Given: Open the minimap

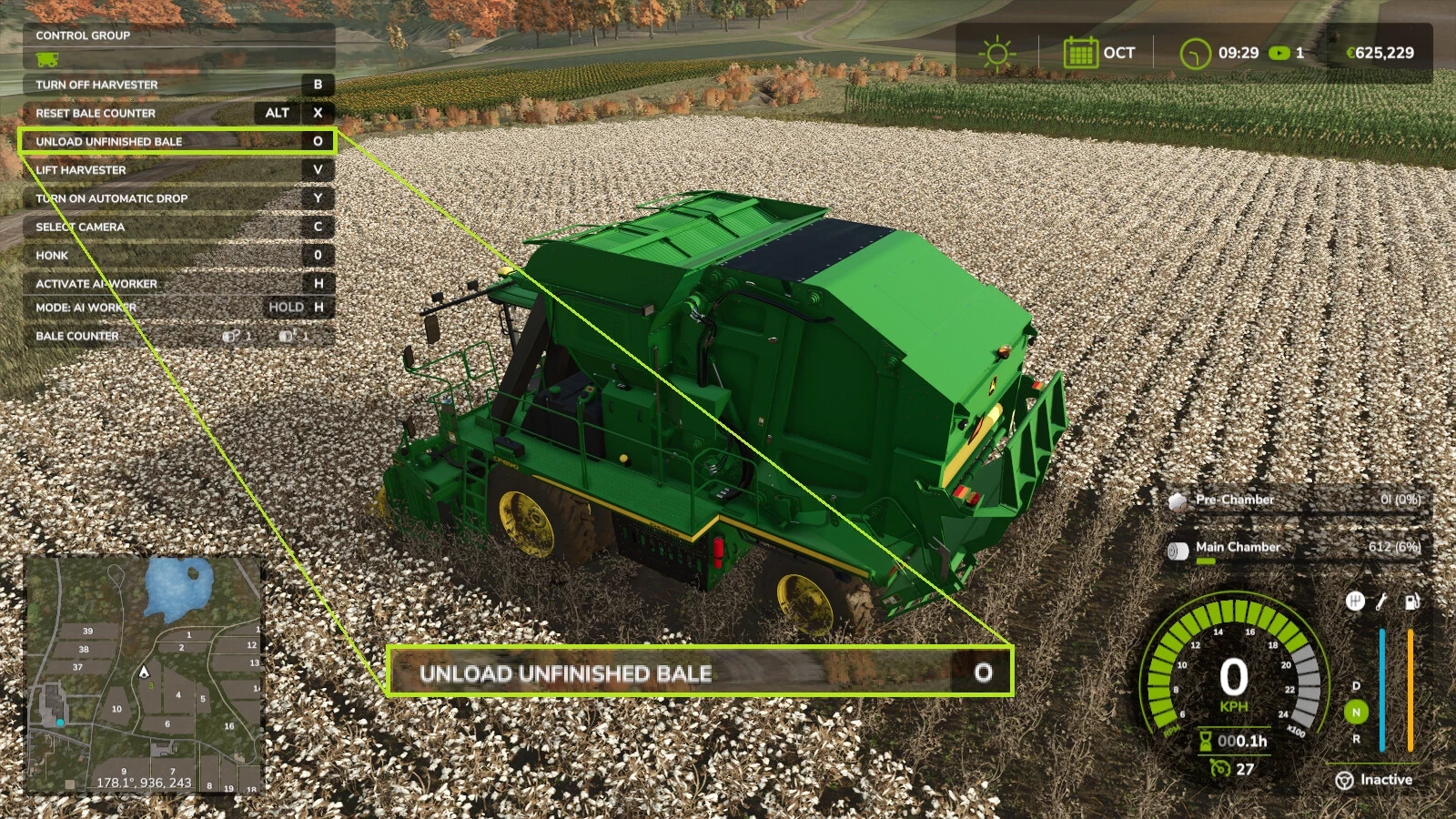Looking at the screenshot, I should point(144,675).
